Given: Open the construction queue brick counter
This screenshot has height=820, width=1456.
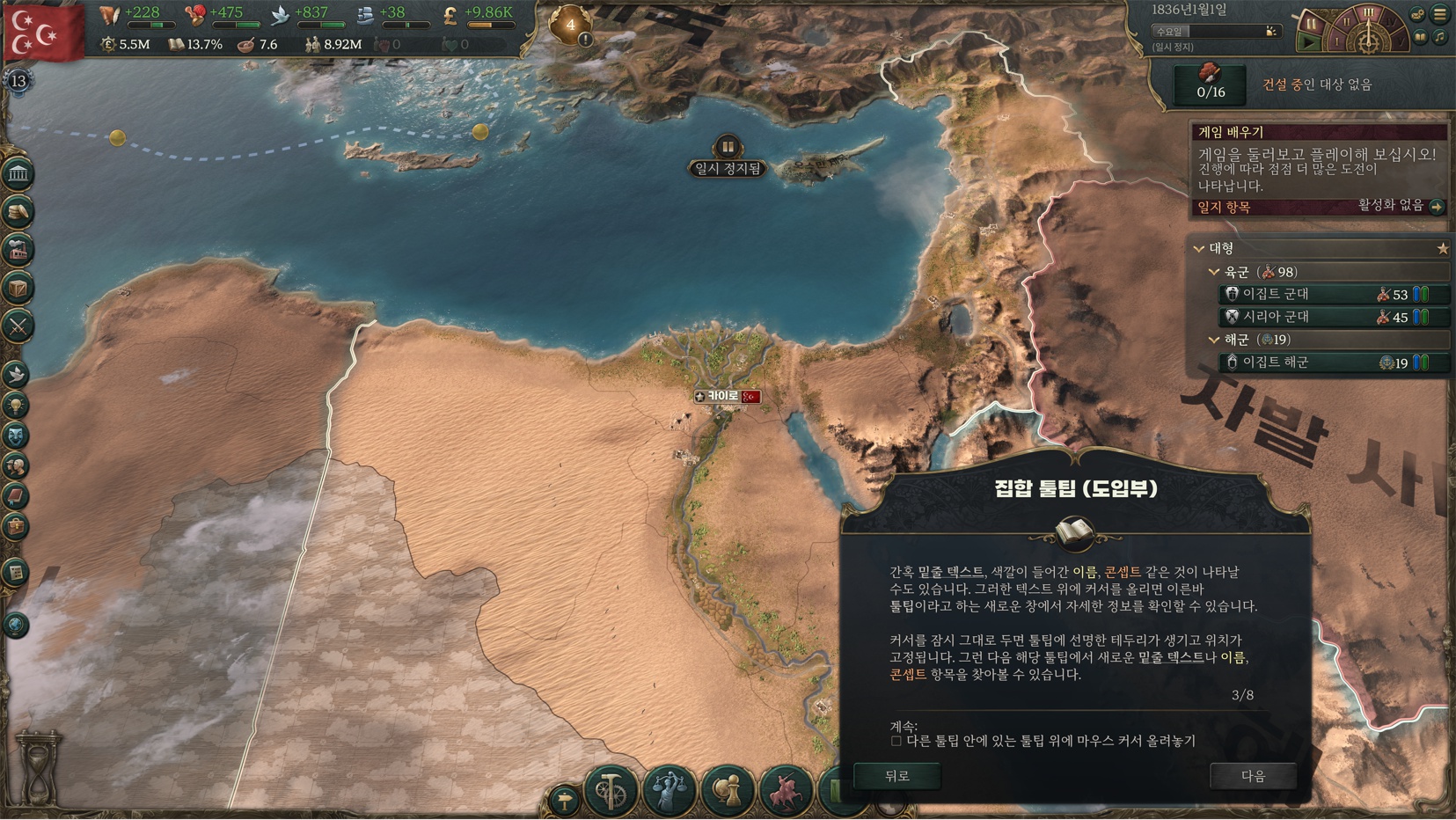Looking at the screenshot, I should [1211, 84].
